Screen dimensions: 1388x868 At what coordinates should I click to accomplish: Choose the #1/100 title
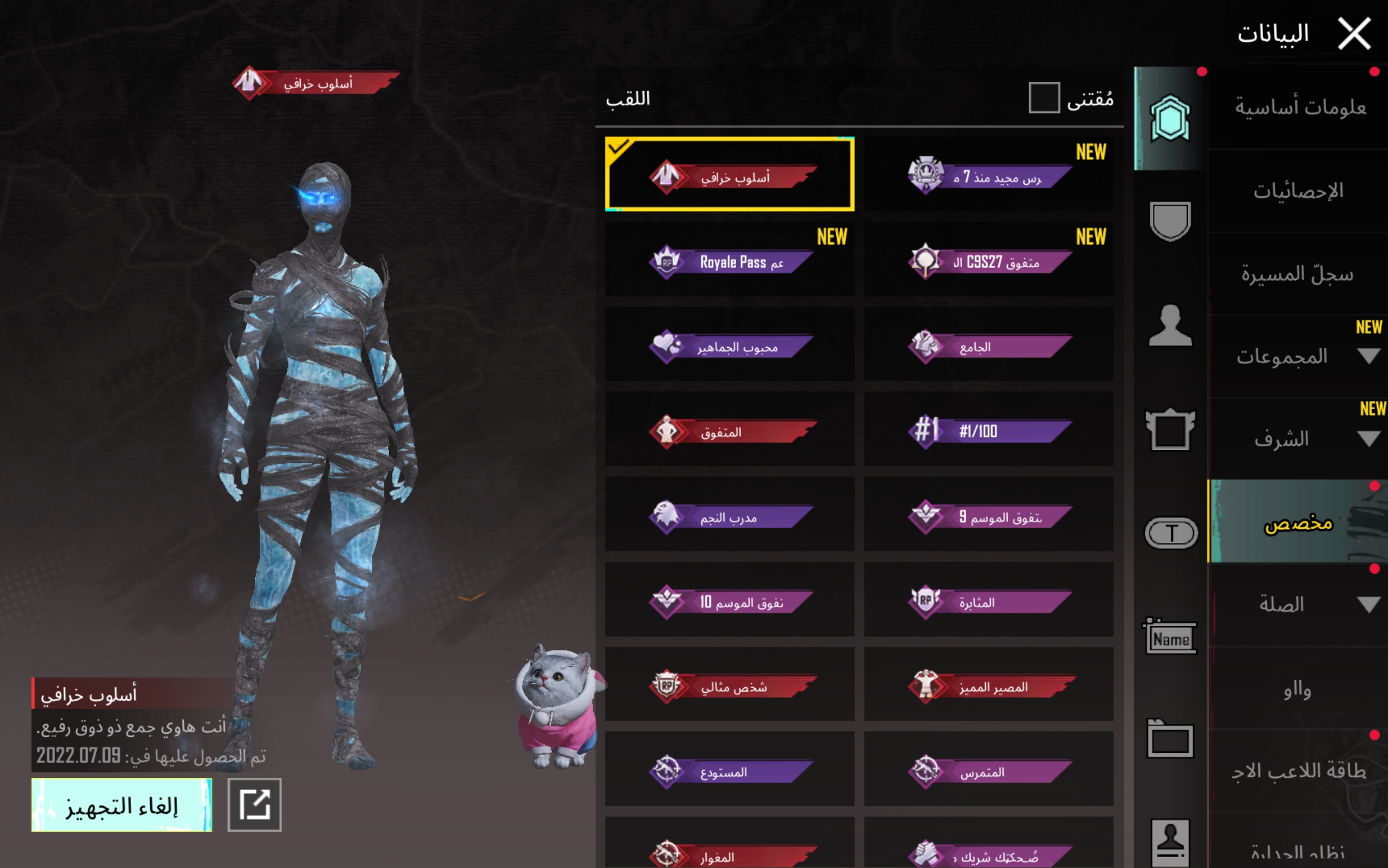coord(988,430)
